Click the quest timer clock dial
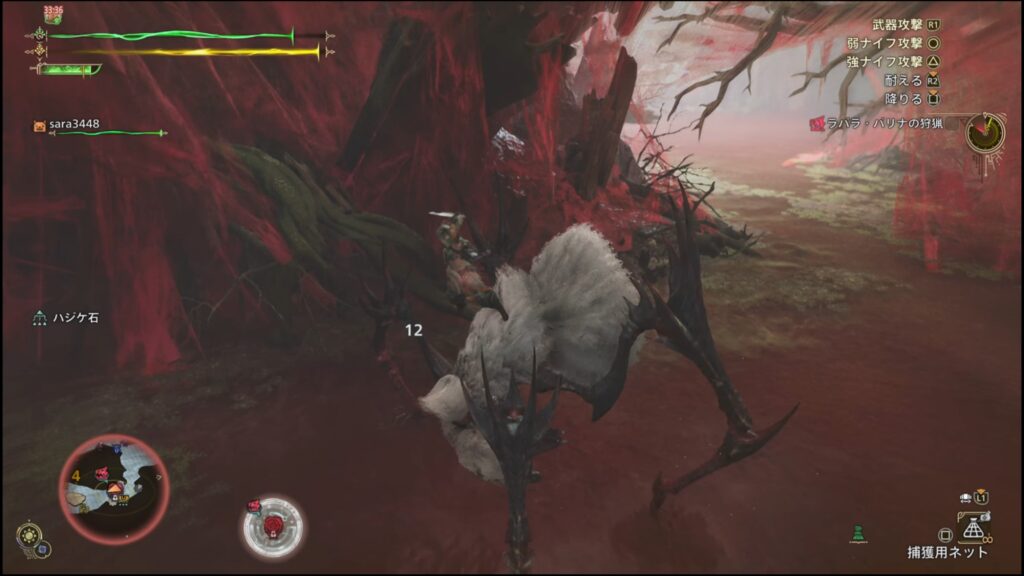The height and width of the screenshot is (576, 1024). pyautogui.click(x=986, y=133)
